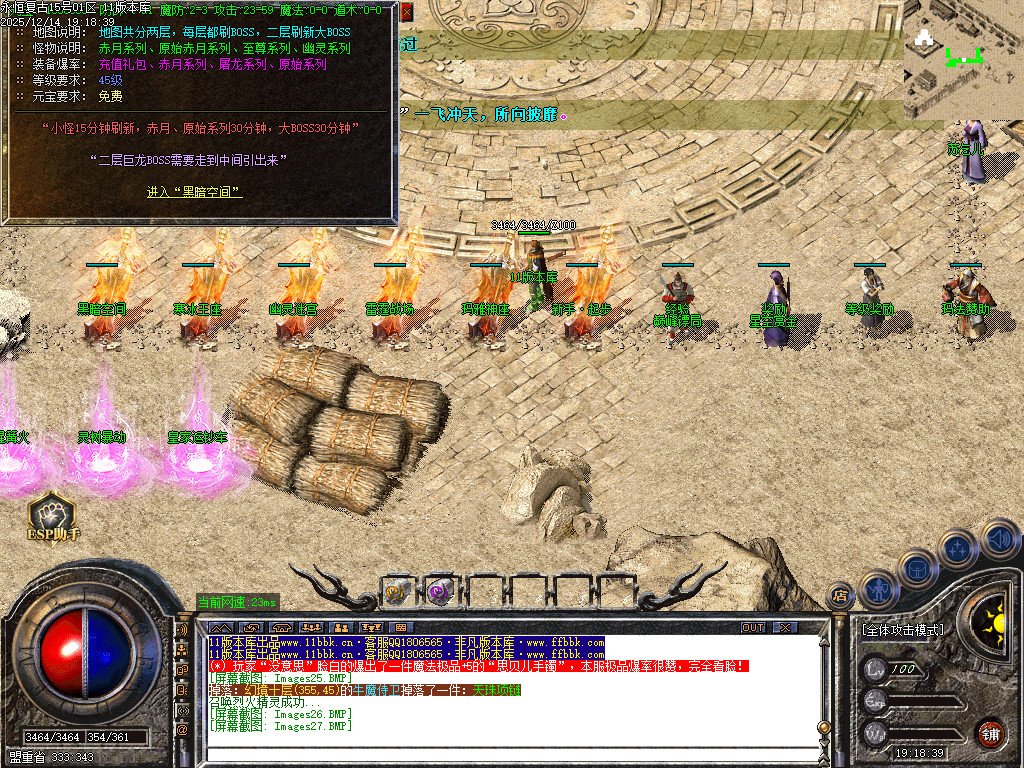Open the skills sparkle button
This screenshot has height=768, width=1024.
pos(958,549)
